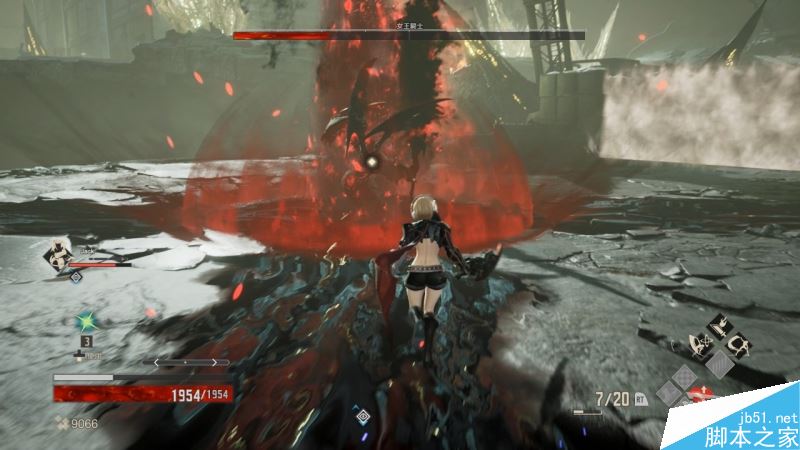This screenshot has width=800, height=450.
Task: Activate the right gift skill icon
Action: [x=741, y=347]
